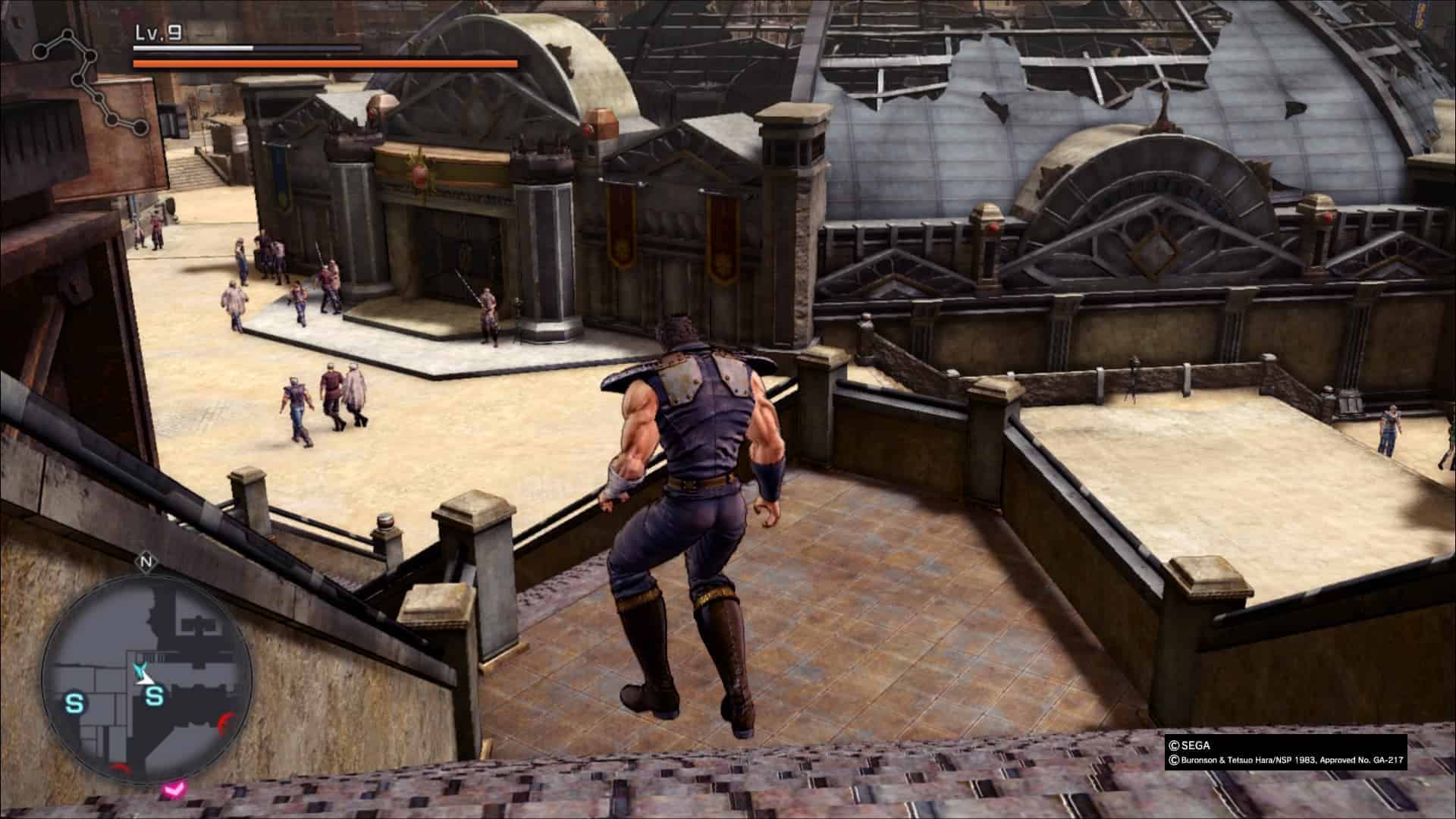
Task: Select the S marker farthest from the player arrow
Action: (74, 703)
